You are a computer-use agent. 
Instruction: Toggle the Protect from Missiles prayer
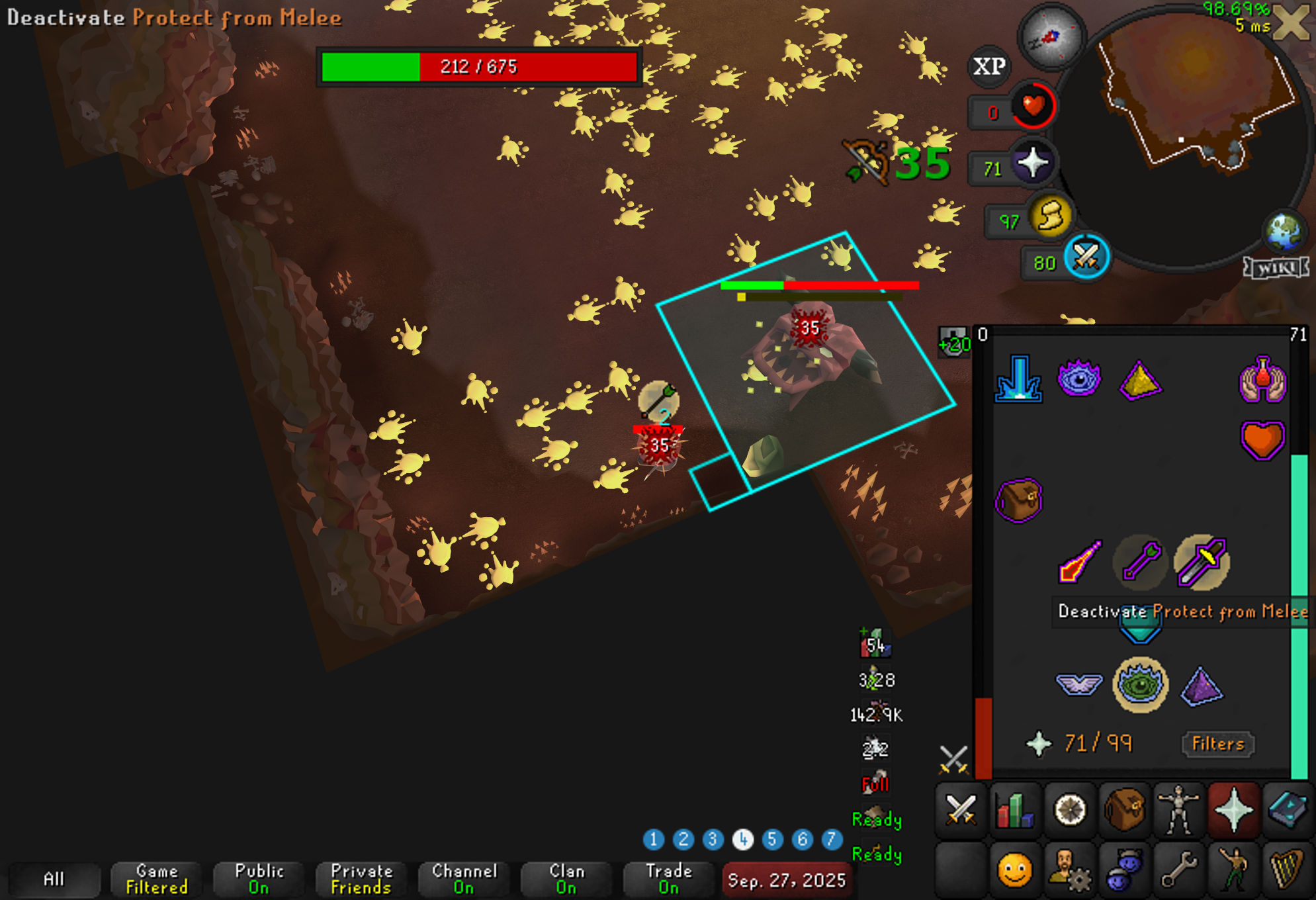point(1141,562)
